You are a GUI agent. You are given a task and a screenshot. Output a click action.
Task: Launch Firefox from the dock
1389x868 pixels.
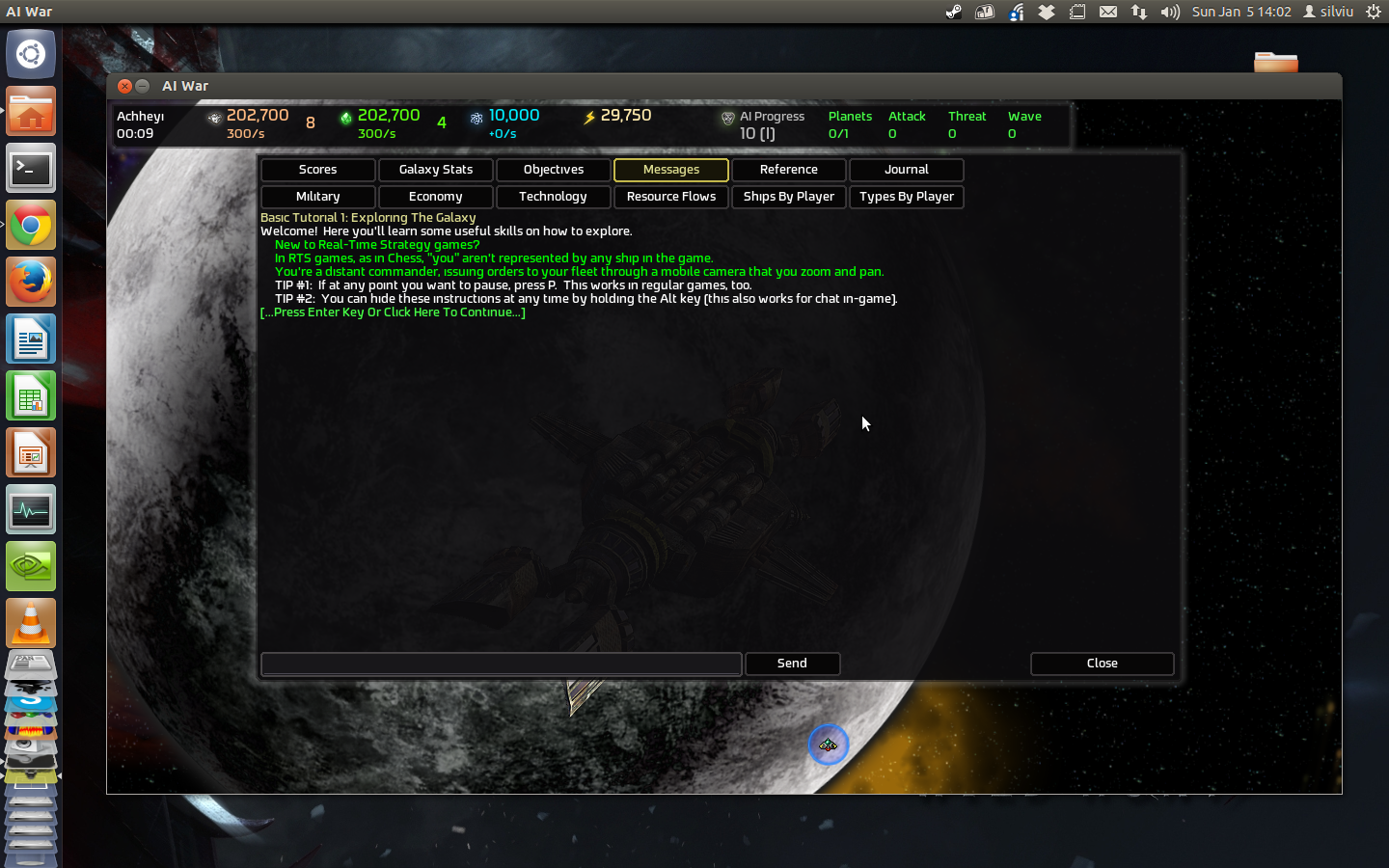tap(31, 282)
